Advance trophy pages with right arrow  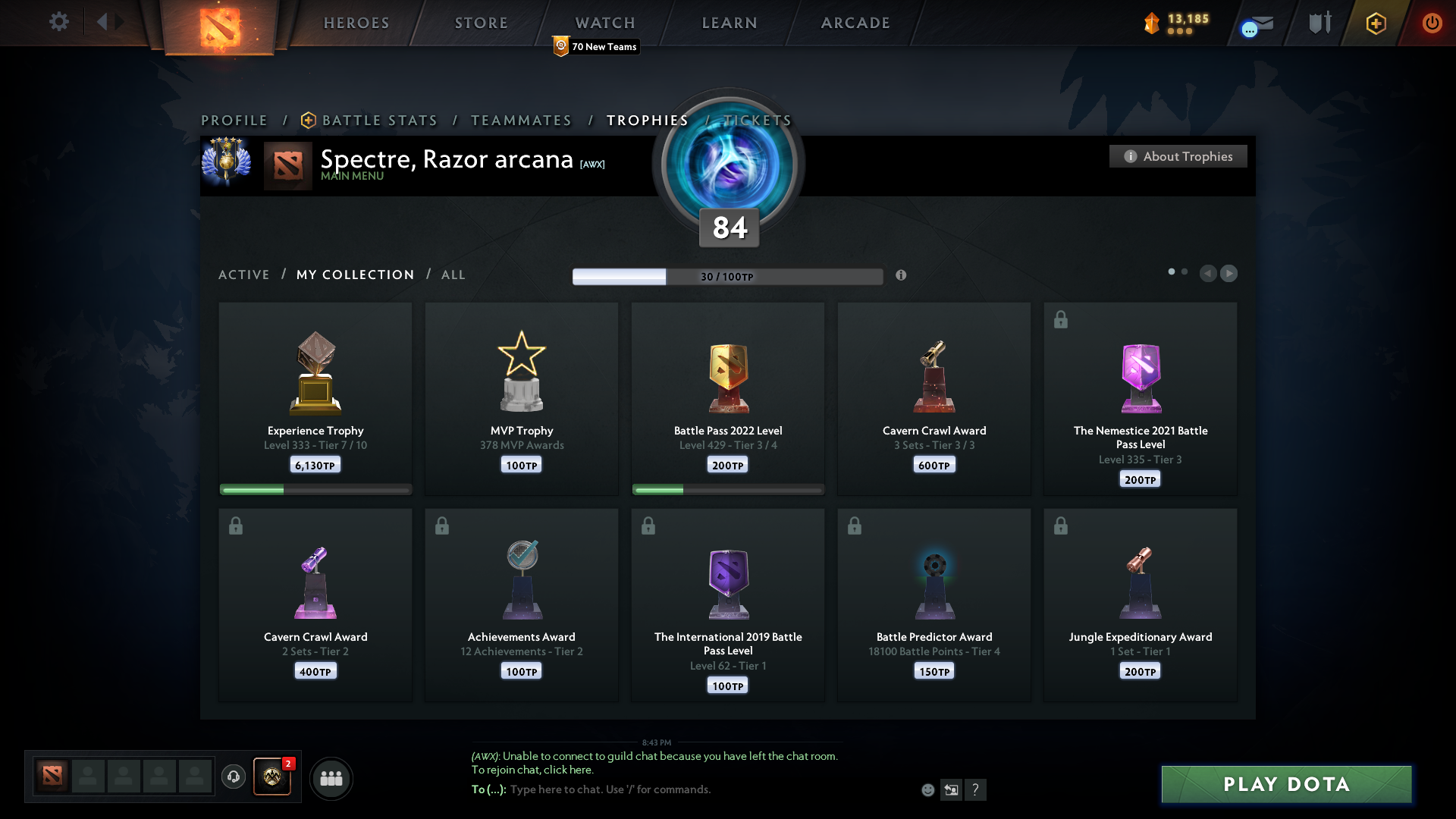(x=1230, y=273)
